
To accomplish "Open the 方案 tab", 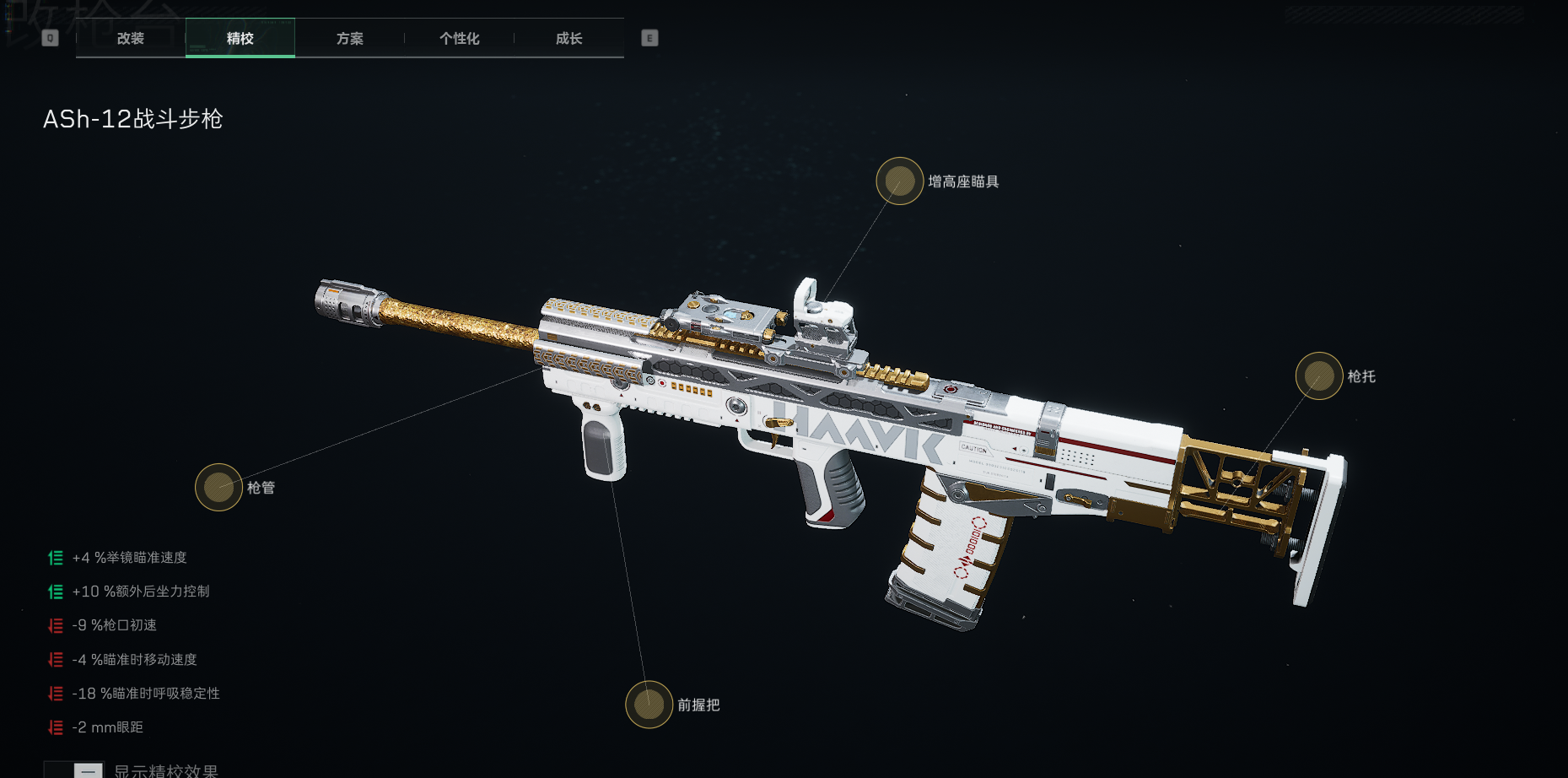I will coord(350,39).
